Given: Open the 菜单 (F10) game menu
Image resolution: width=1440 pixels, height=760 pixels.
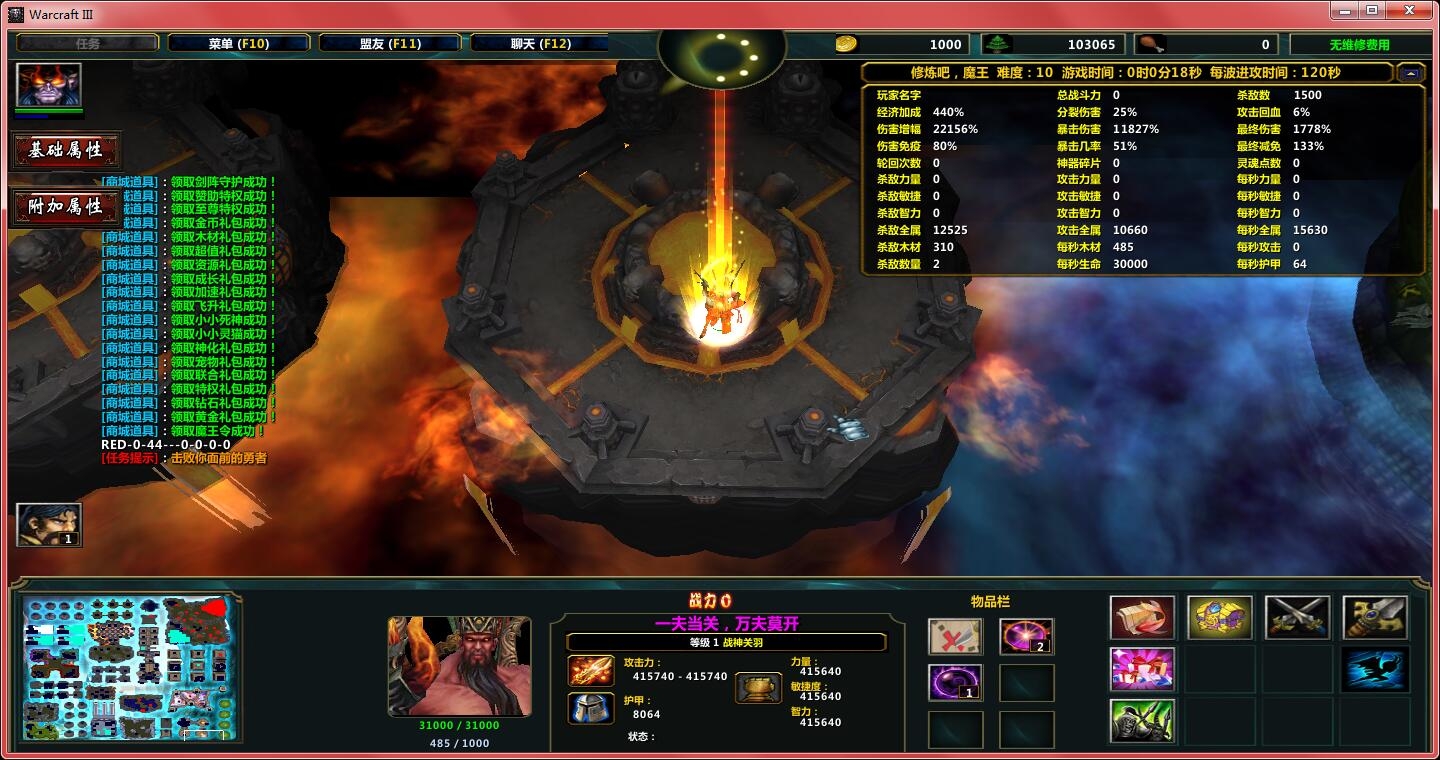Looking at the screenshot, I should pyautogui.click(x=238, y=44).
